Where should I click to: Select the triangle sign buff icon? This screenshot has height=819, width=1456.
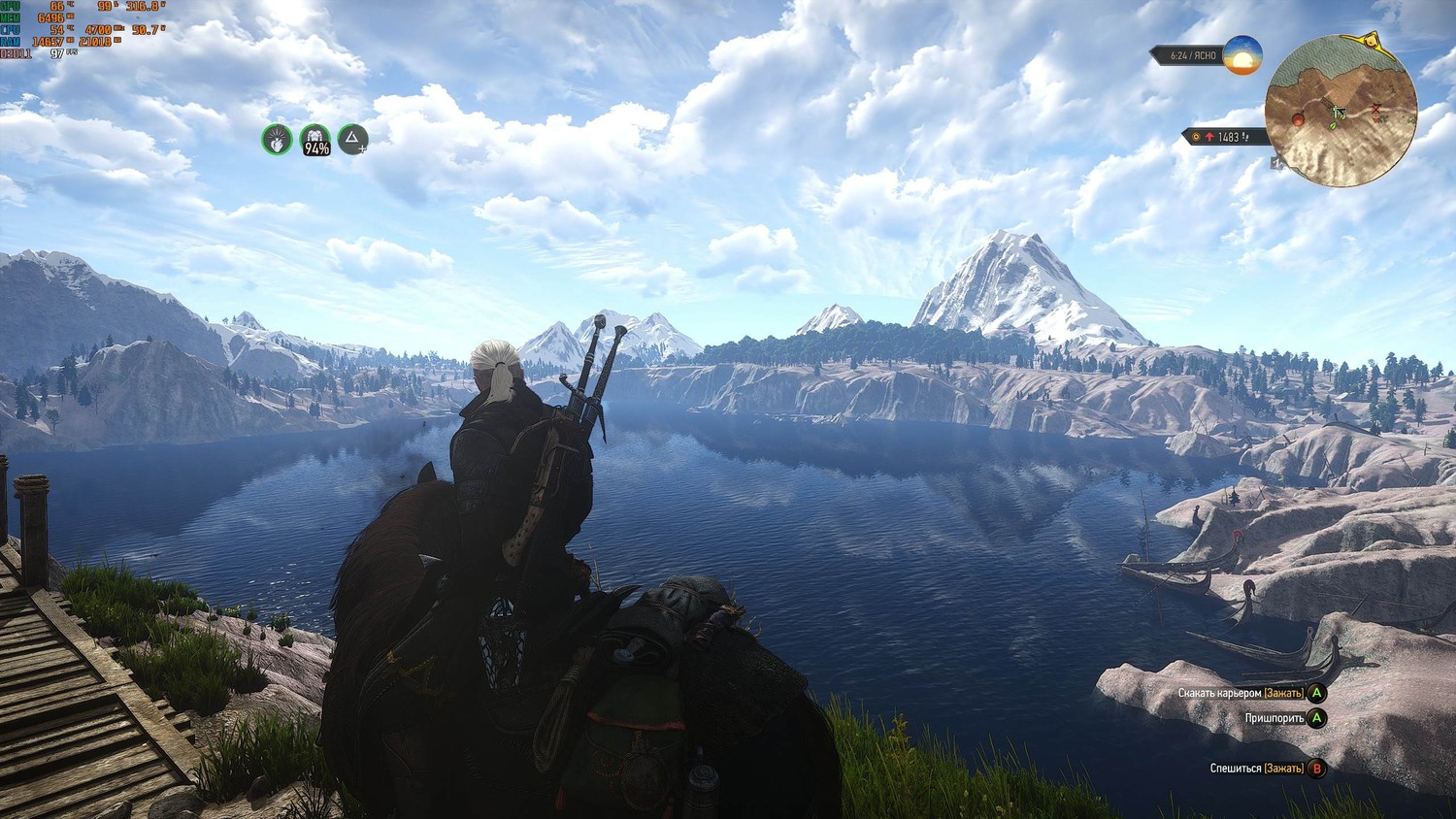pyautogui.click(x=353, y=140)
